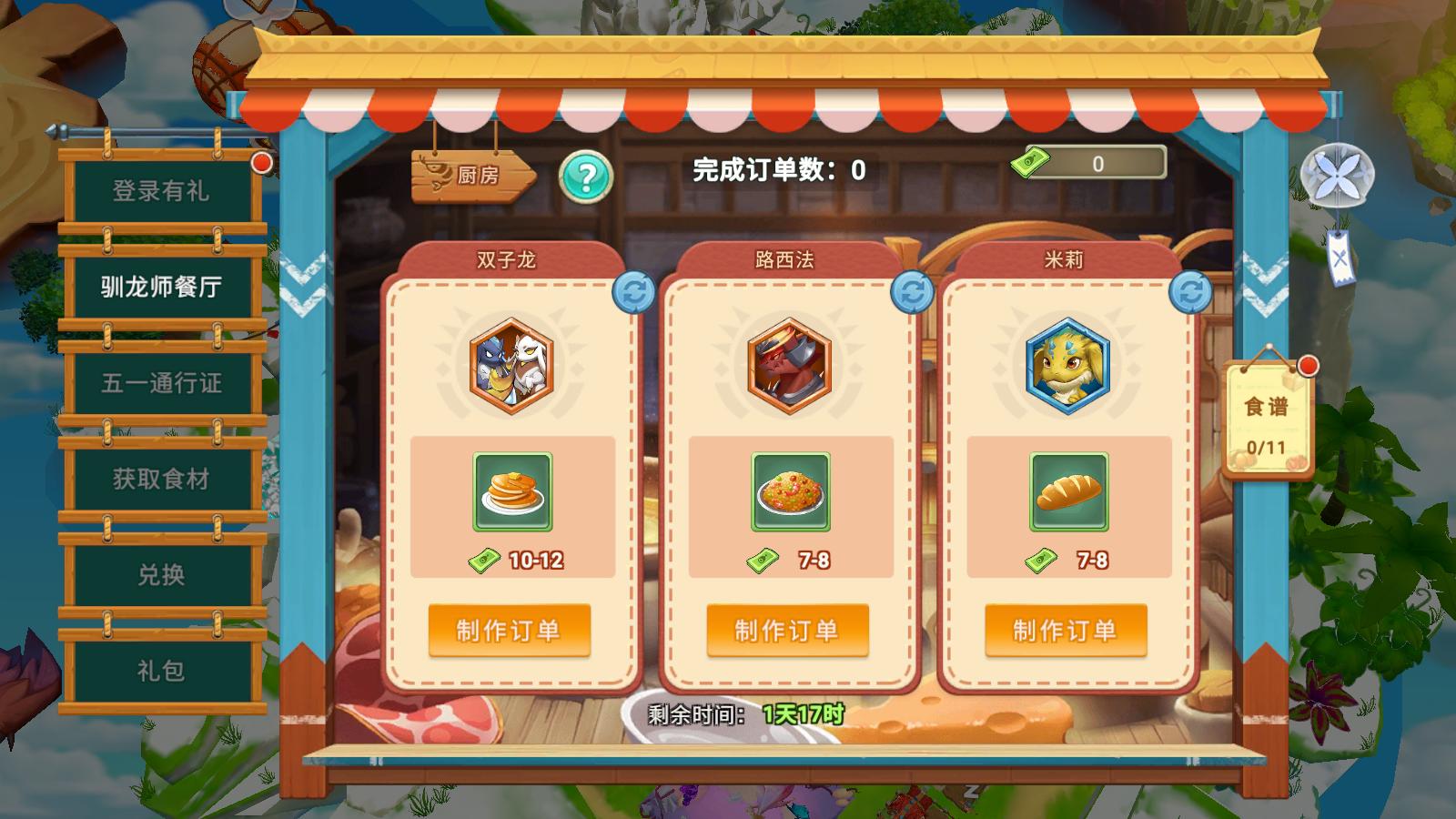The height and width of the screenshot is (819, 1456).
Task: Refresh the 路西法 order
Action: click(x=913, y=289)
